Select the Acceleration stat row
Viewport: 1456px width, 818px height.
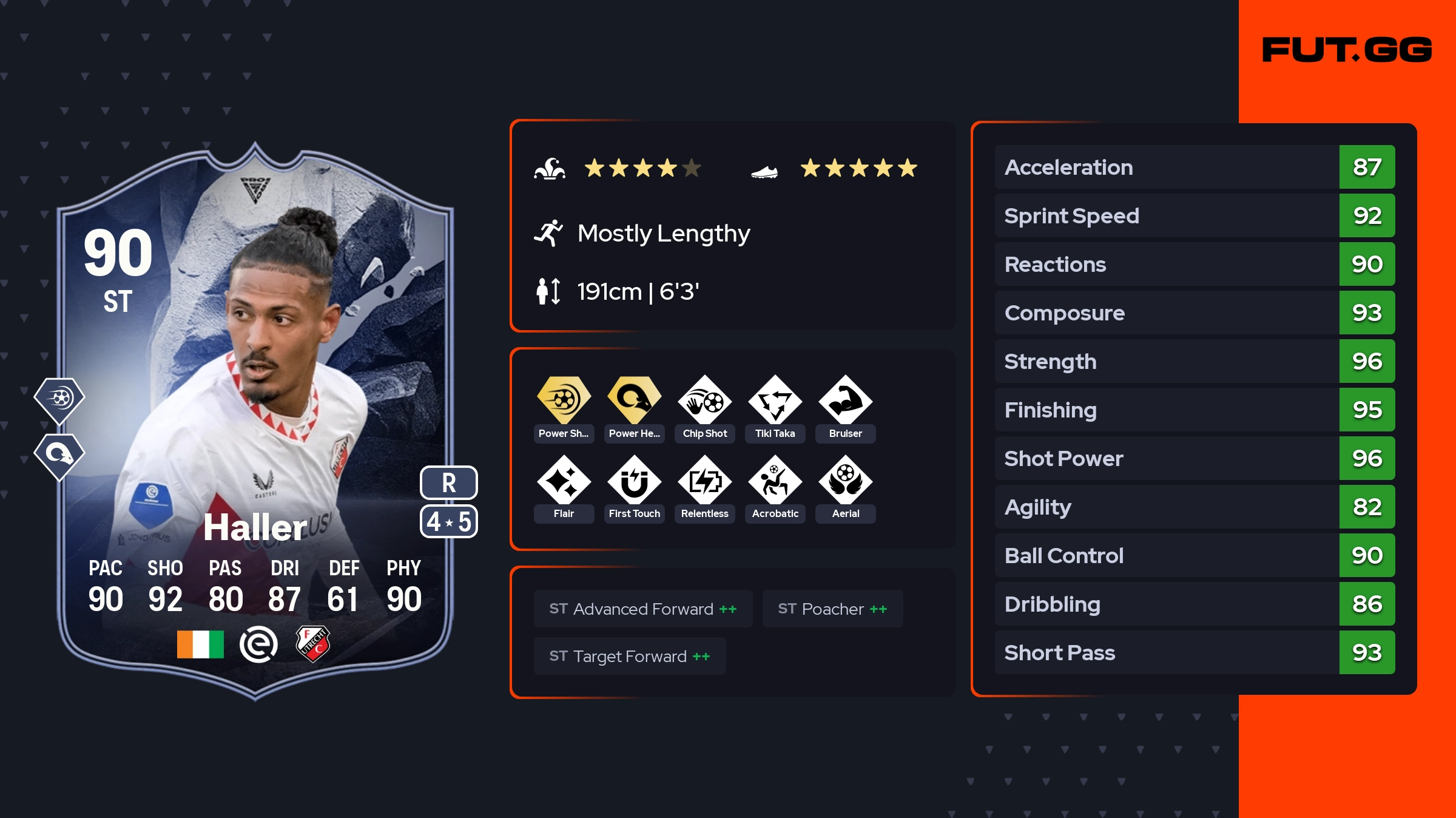1194,167
